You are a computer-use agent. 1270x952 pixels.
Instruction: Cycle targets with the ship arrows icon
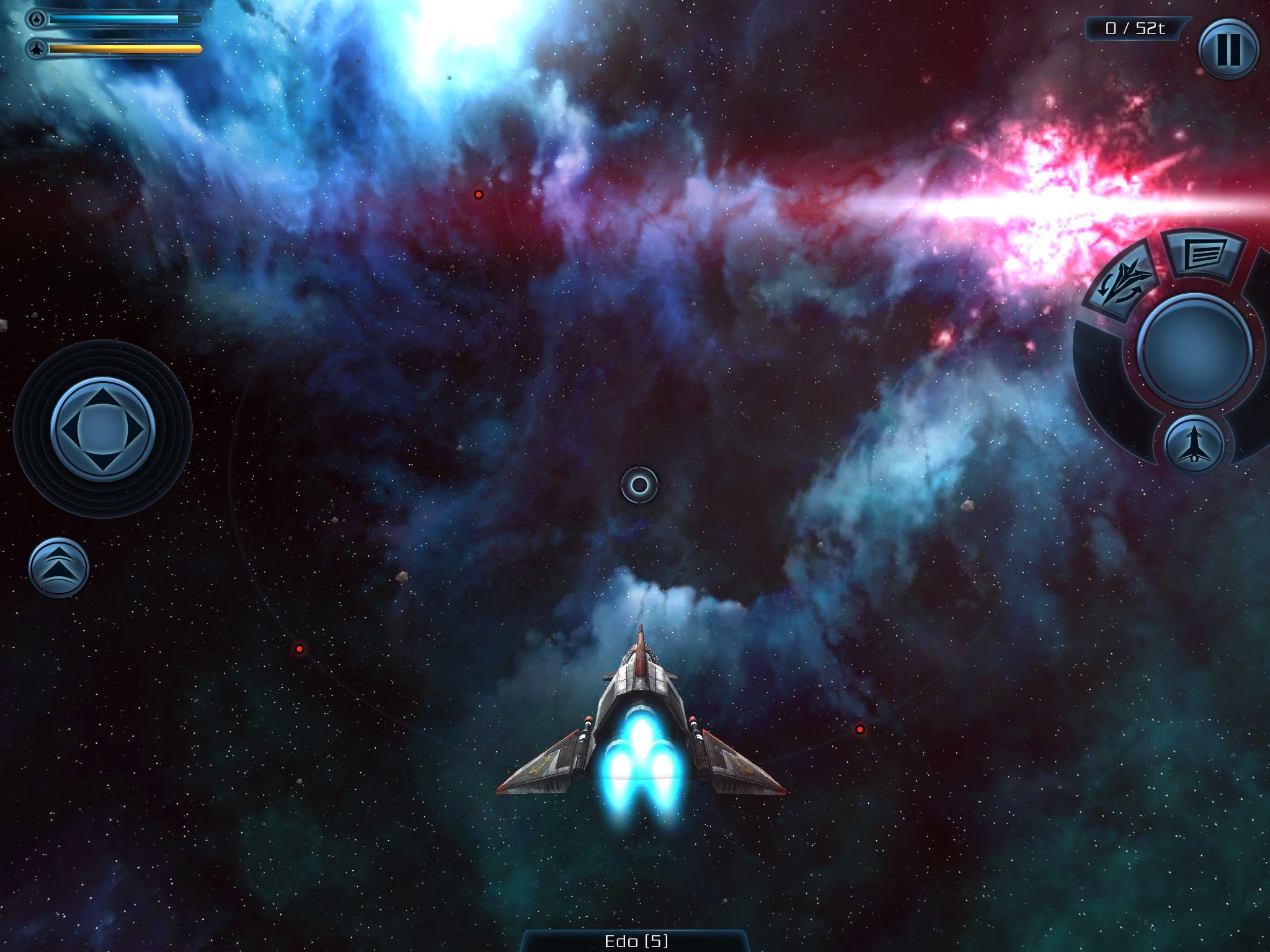click(1122, 282)
